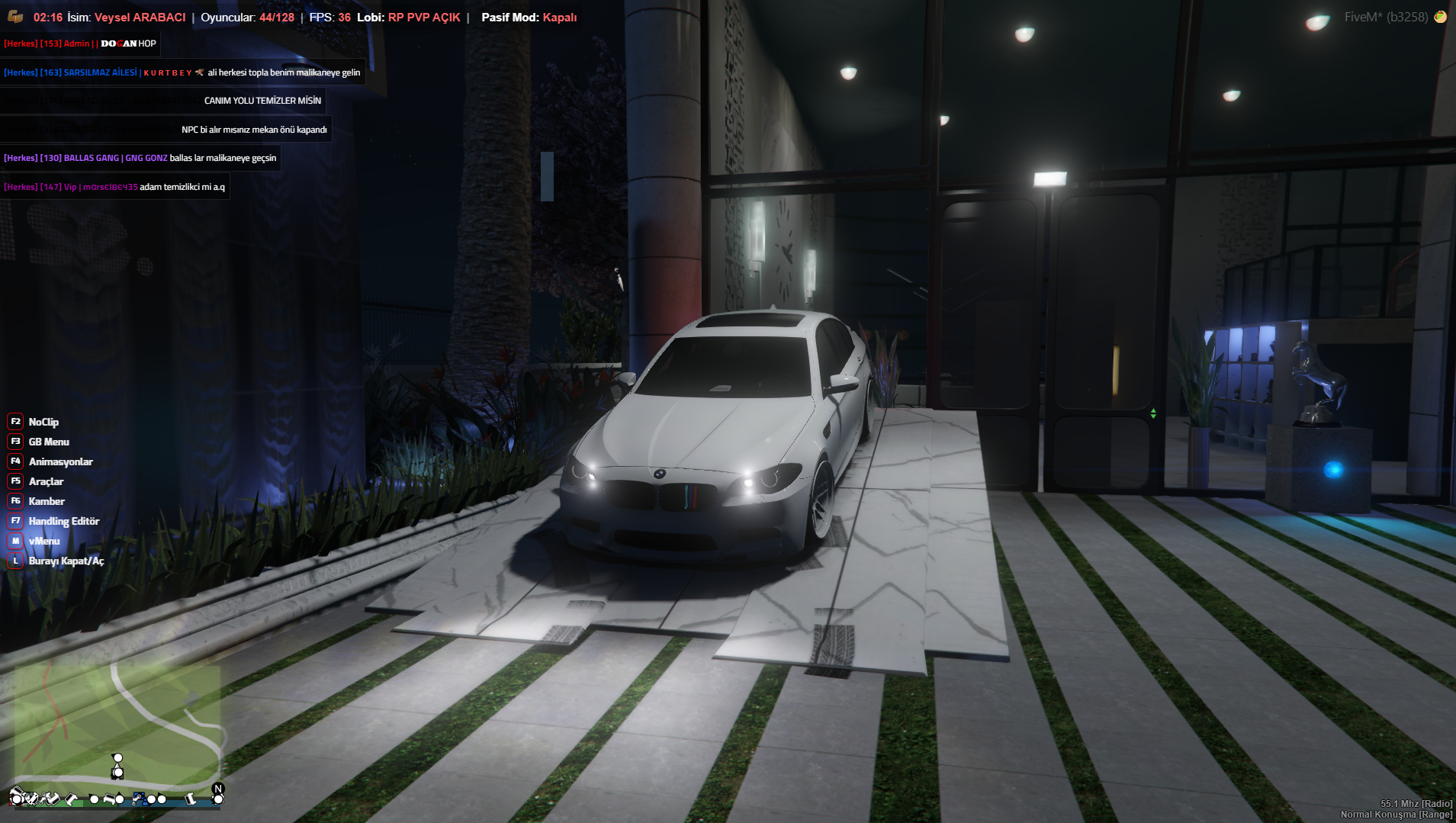Click the "NPC bi alır mısınız" chat message

(x=254, y=130)
